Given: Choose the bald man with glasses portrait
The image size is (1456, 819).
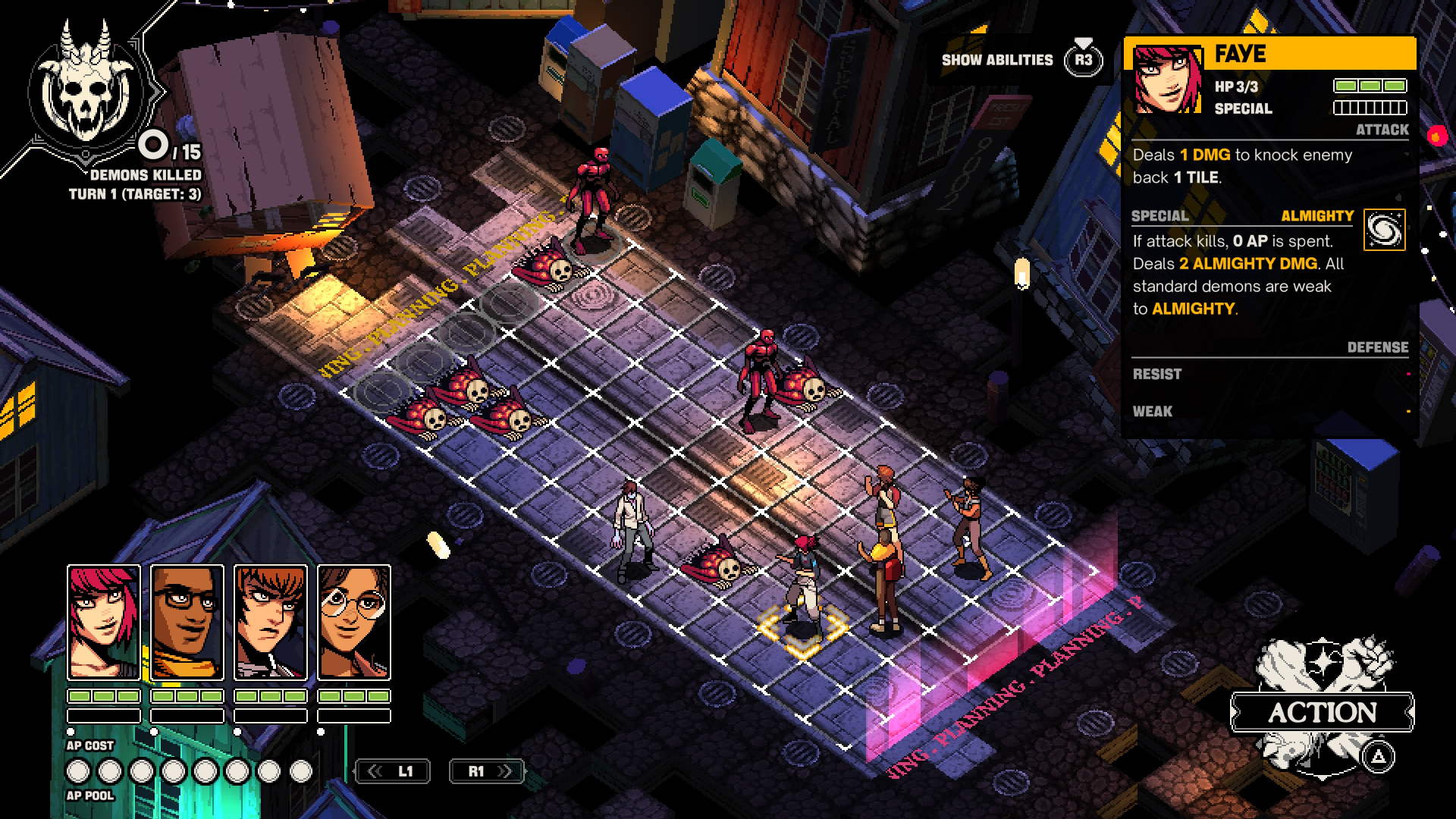Looking at the screenshot, I should click(x=187, y=622).
